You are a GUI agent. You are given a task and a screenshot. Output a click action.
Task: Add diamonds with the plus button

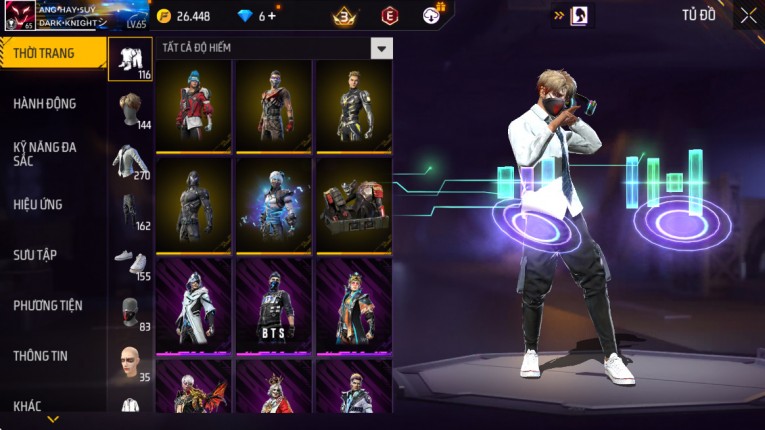point(271,16)
